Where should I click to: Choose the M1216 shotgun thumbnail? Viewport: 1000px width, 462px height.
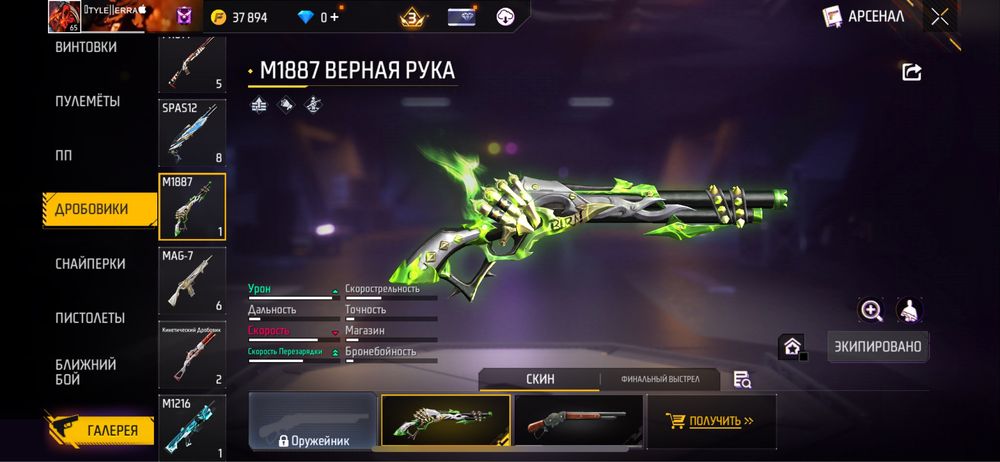(192, 428)
